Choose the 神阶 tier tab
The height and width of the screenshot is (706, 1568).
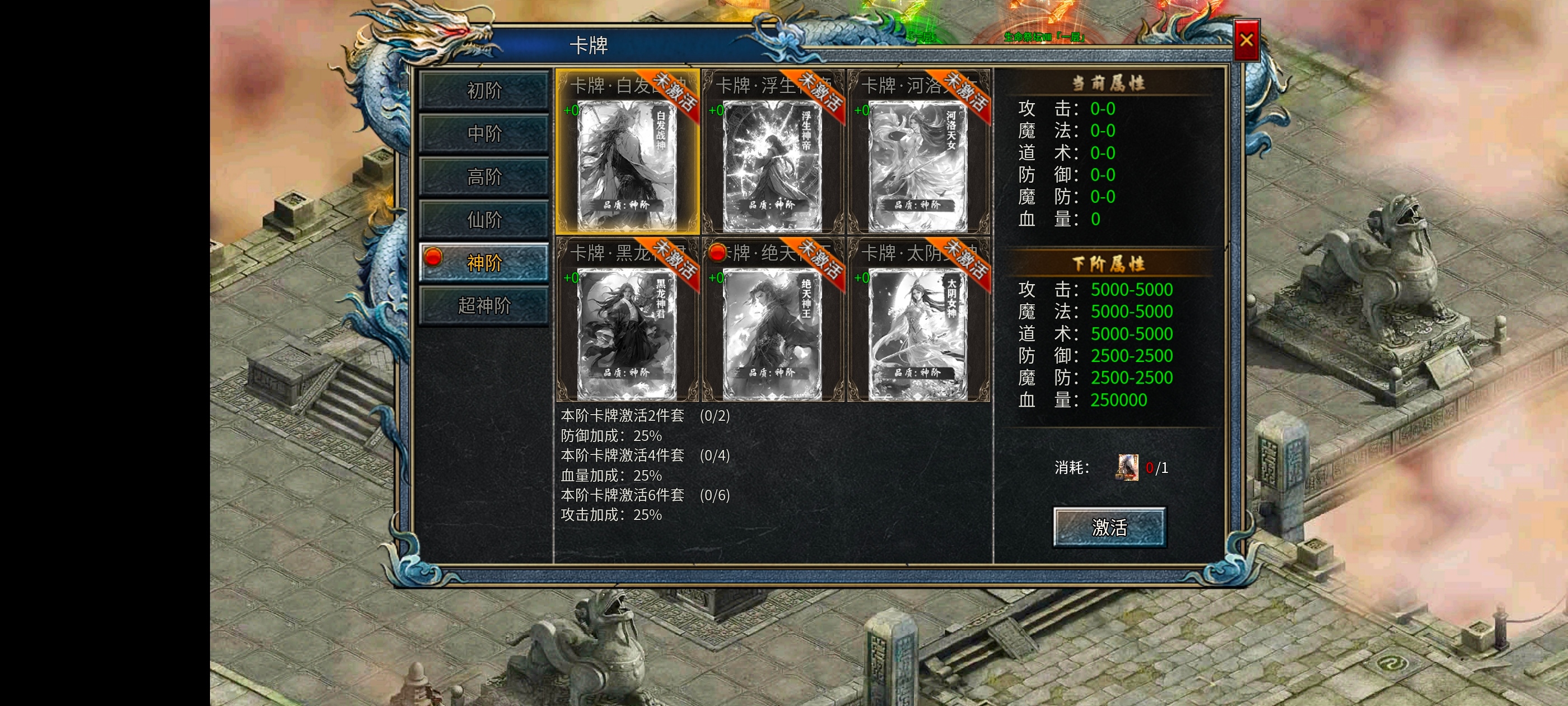point(484,263)
